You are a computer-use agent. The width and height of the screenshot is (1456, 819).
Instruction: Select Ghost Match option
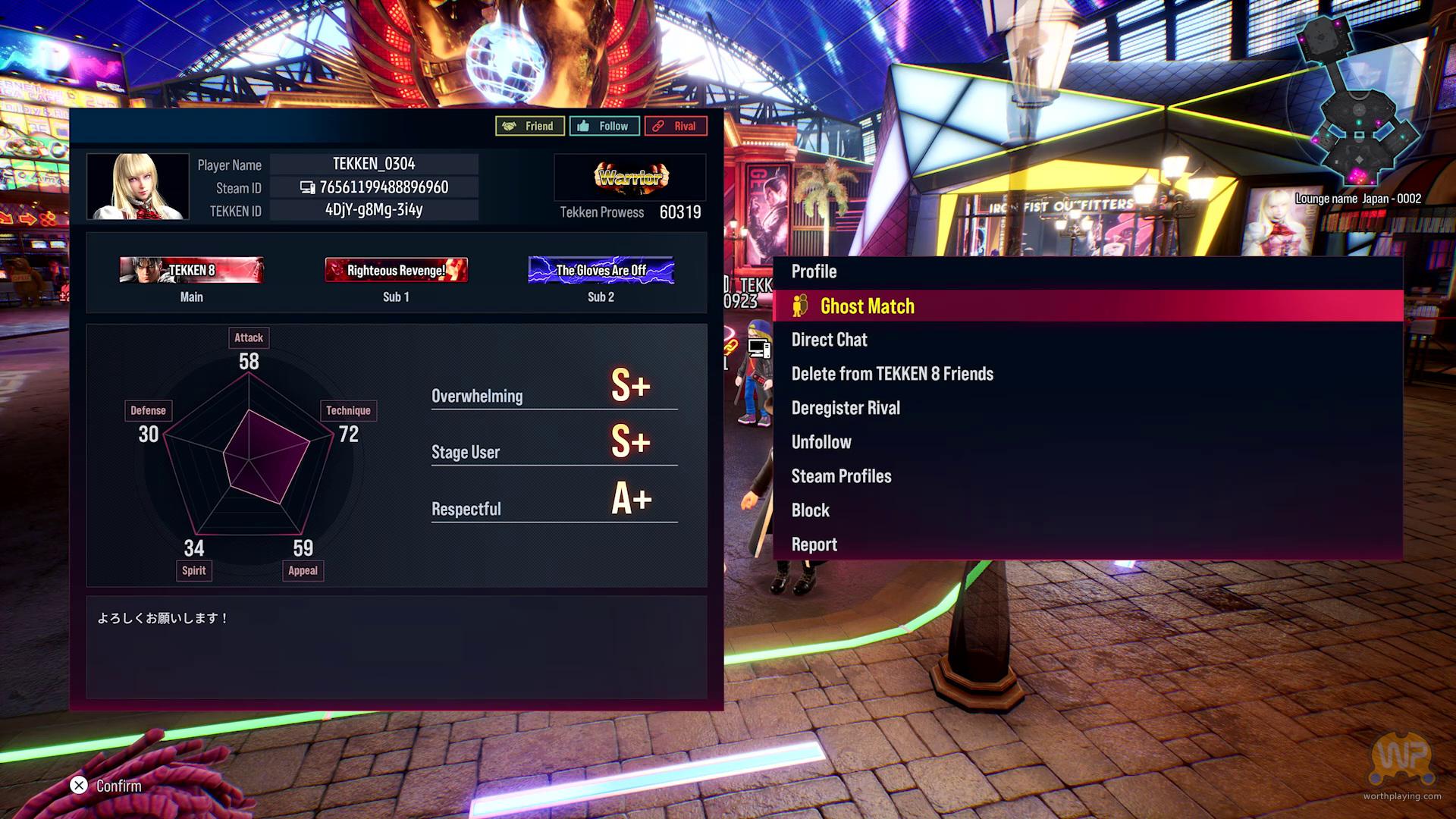(x=867, y=306)
